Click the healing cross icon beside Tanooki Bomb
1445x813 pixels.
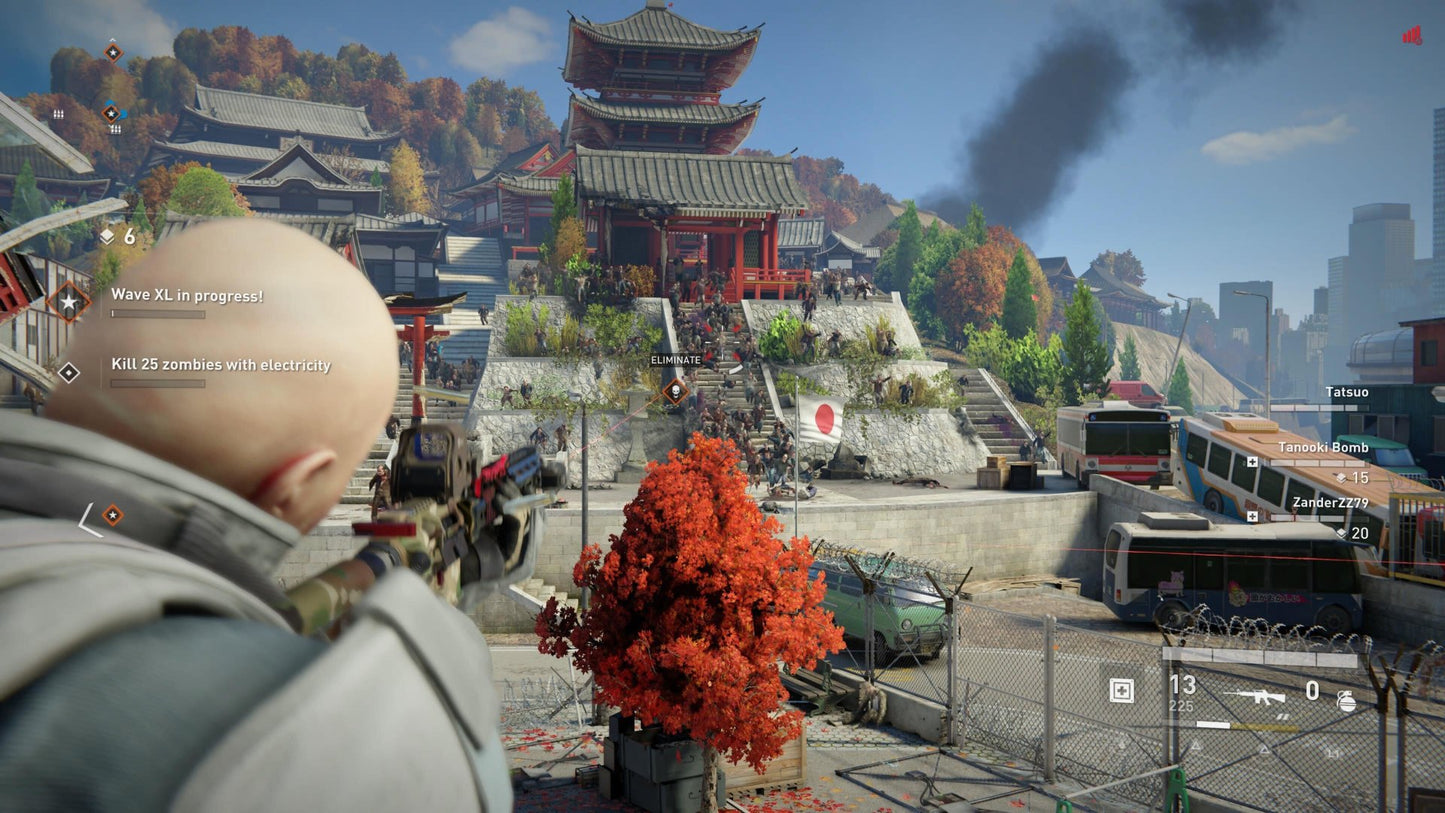coord(1252,462)
